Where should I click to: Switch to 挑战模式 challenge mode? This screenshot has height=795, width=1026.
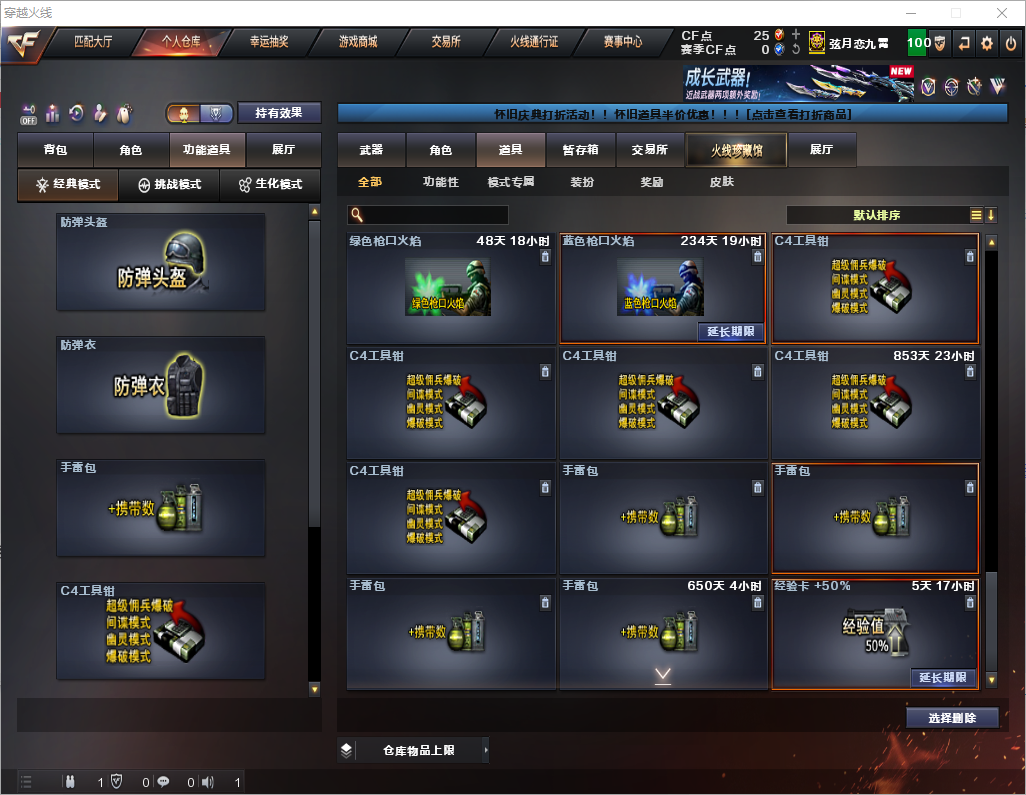pos(170,185)
